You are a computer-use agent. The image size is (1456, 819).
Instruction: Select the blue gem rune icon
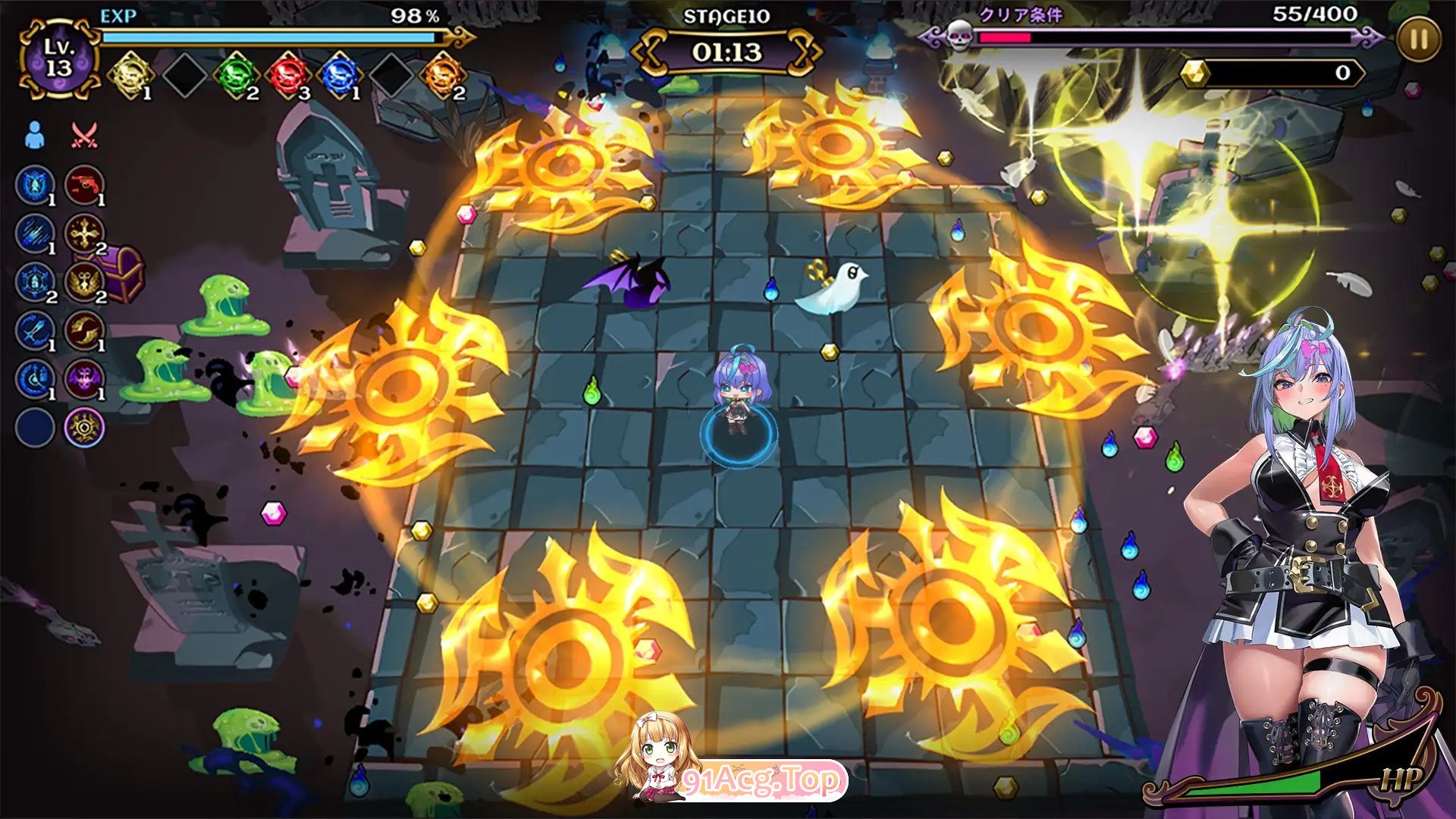coord(339,75)
